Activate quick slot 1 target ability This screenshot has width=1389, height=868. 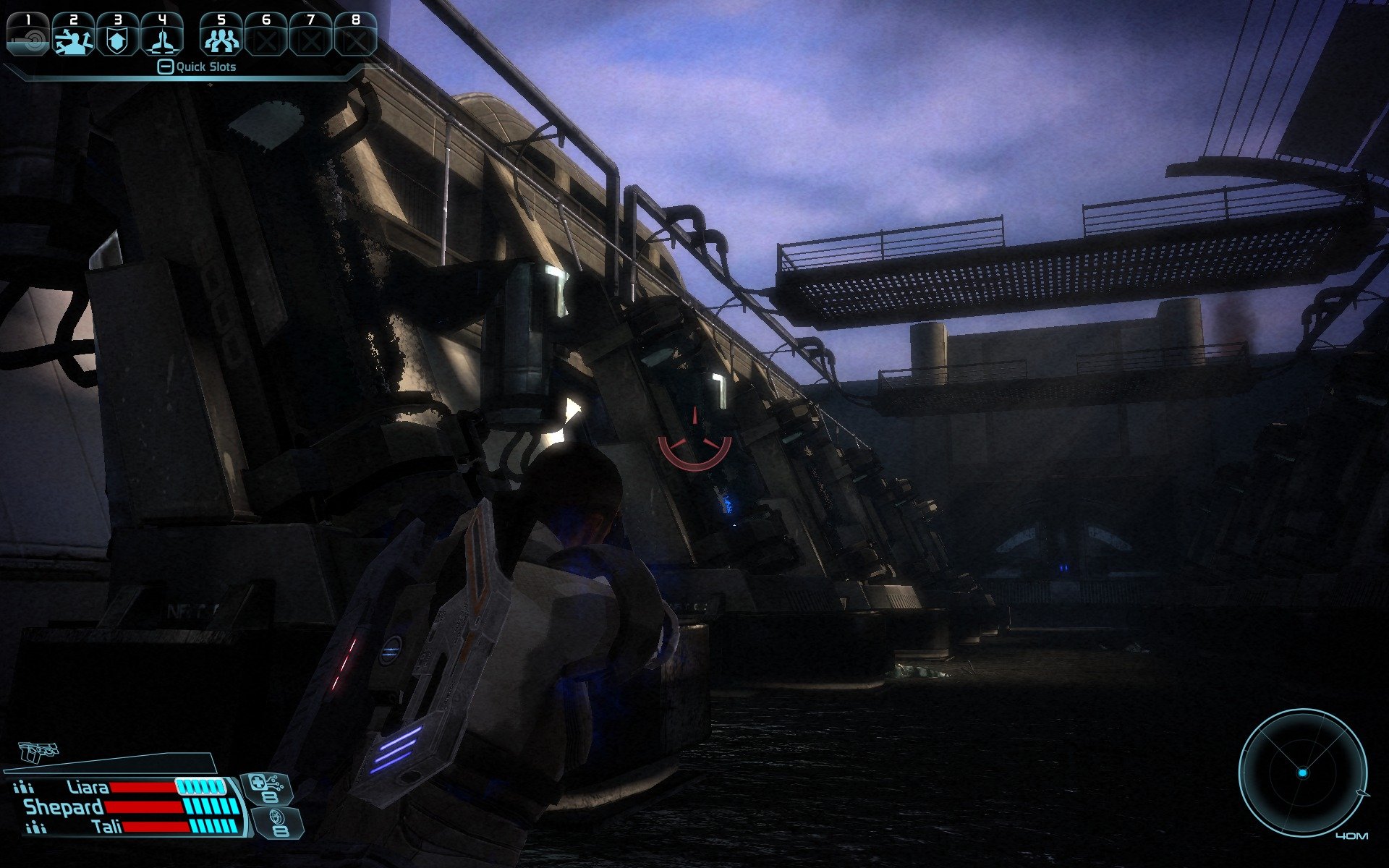pos(29,36)
